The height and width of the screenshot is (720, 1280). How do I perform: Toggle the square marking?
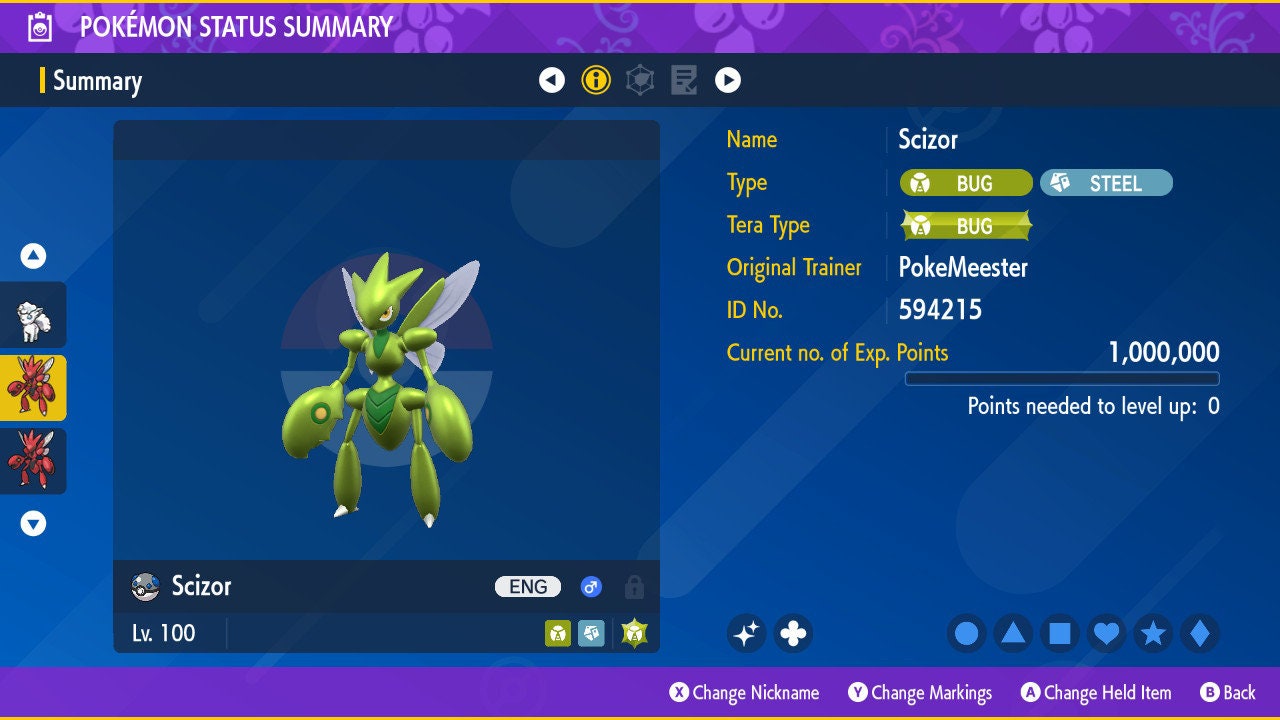pos(1060,633)
